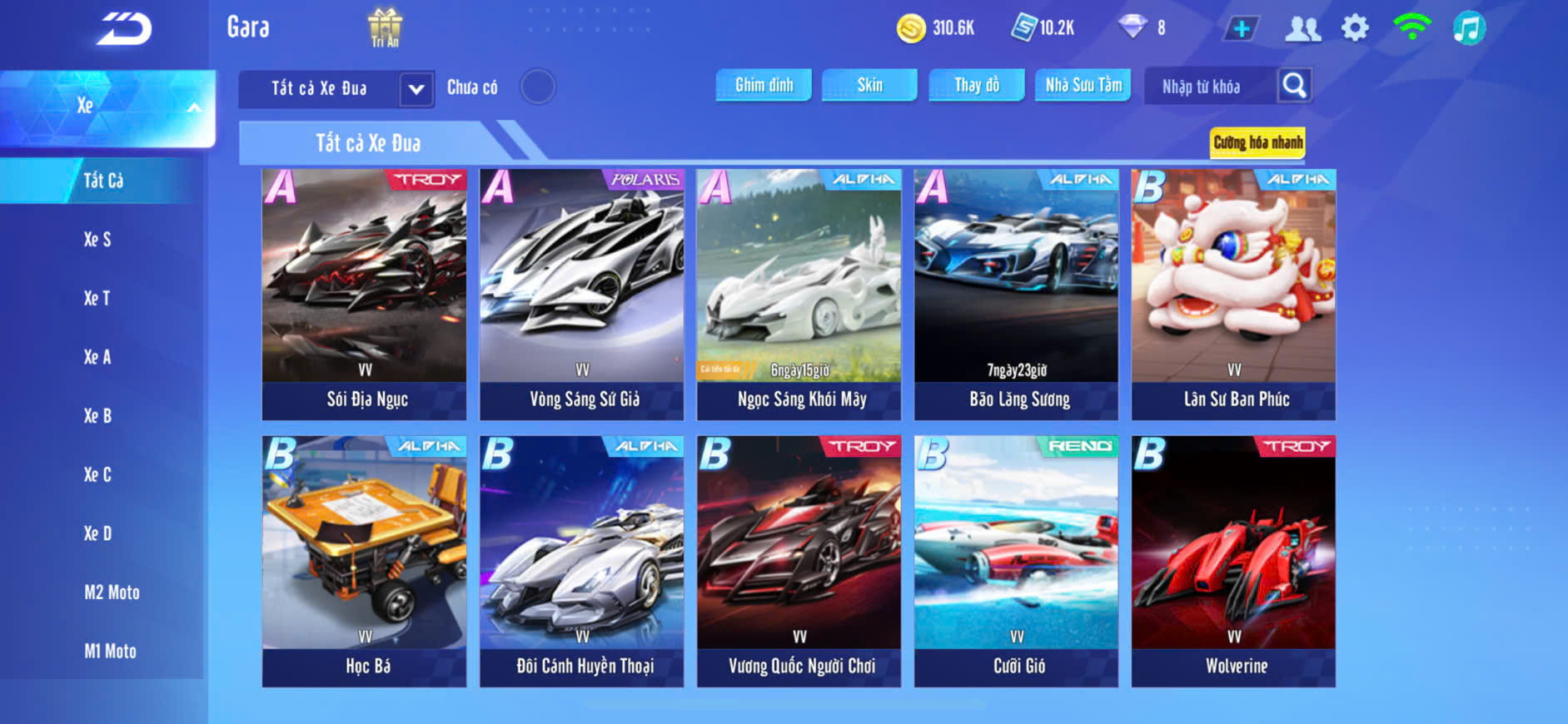Click the Ghim đỉnh button
Image resolution: width=1568 pixels, height=724 pixels.
tap(764, 85)
